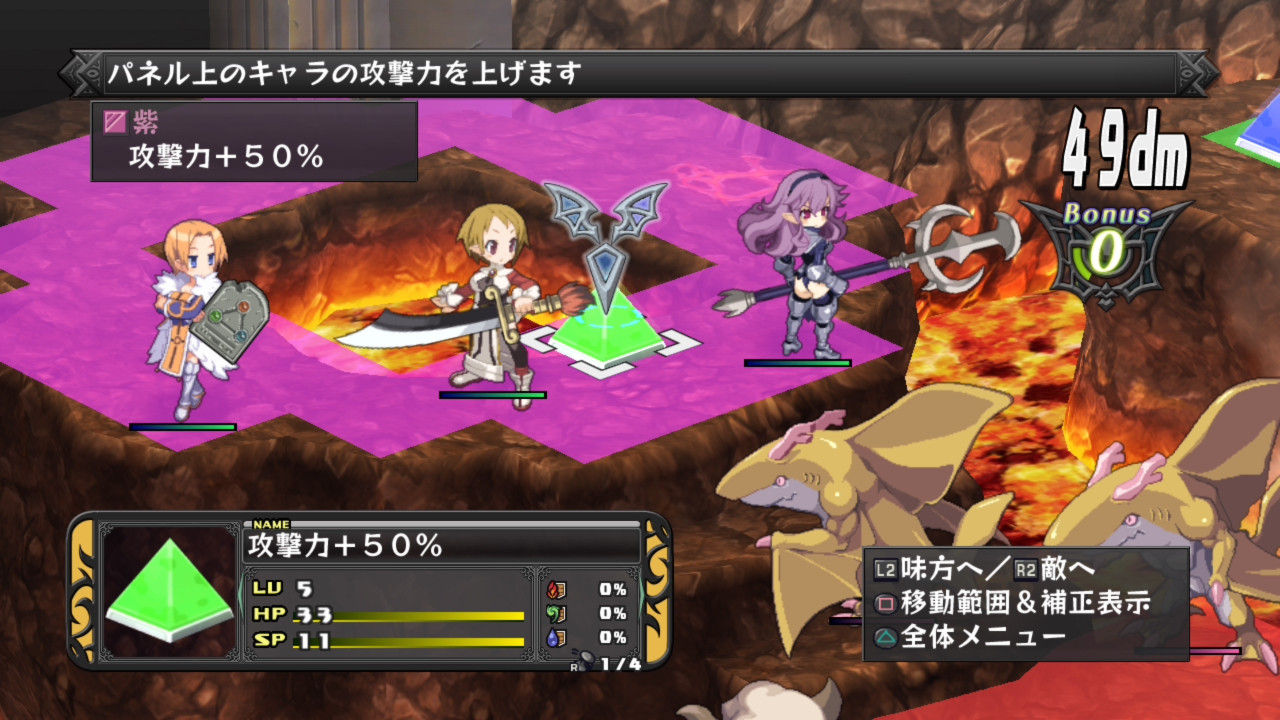Click the Bonus gauge emblem
Screen dimensions: 1280x720
coord(1106,250)
